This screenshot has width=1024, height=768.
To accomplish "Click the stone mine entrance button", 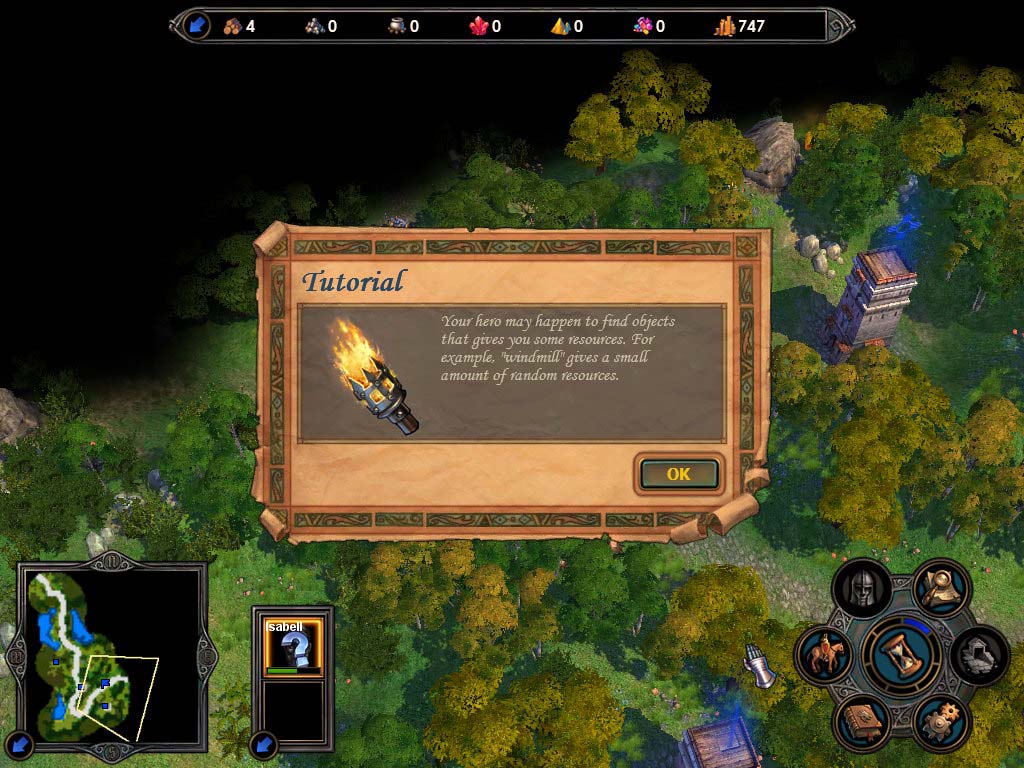I will [979, 656].
